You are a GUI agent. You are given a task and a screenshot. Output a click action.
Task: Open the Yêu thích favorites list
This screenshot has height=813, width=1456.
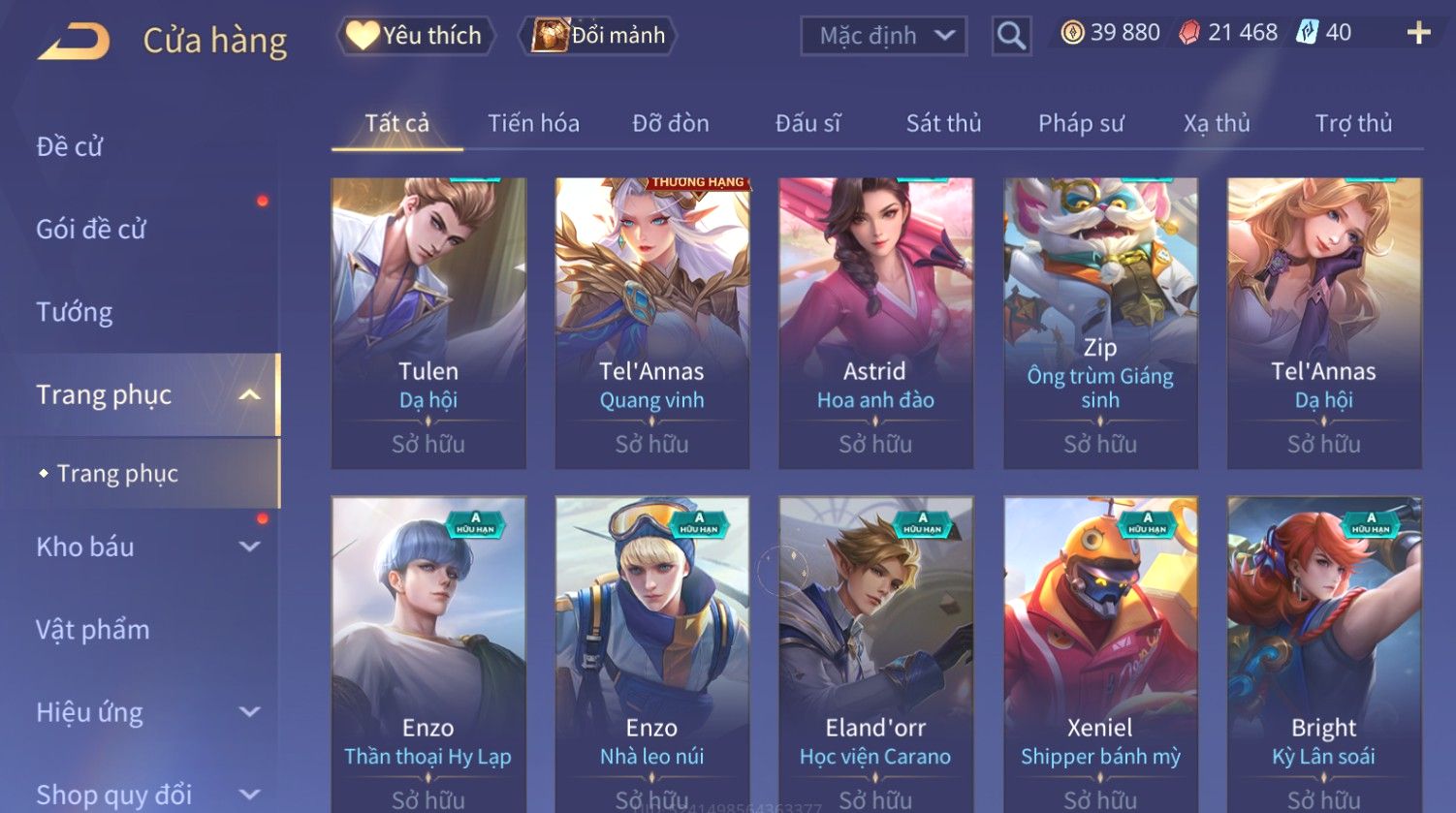(x=416, y=36)
